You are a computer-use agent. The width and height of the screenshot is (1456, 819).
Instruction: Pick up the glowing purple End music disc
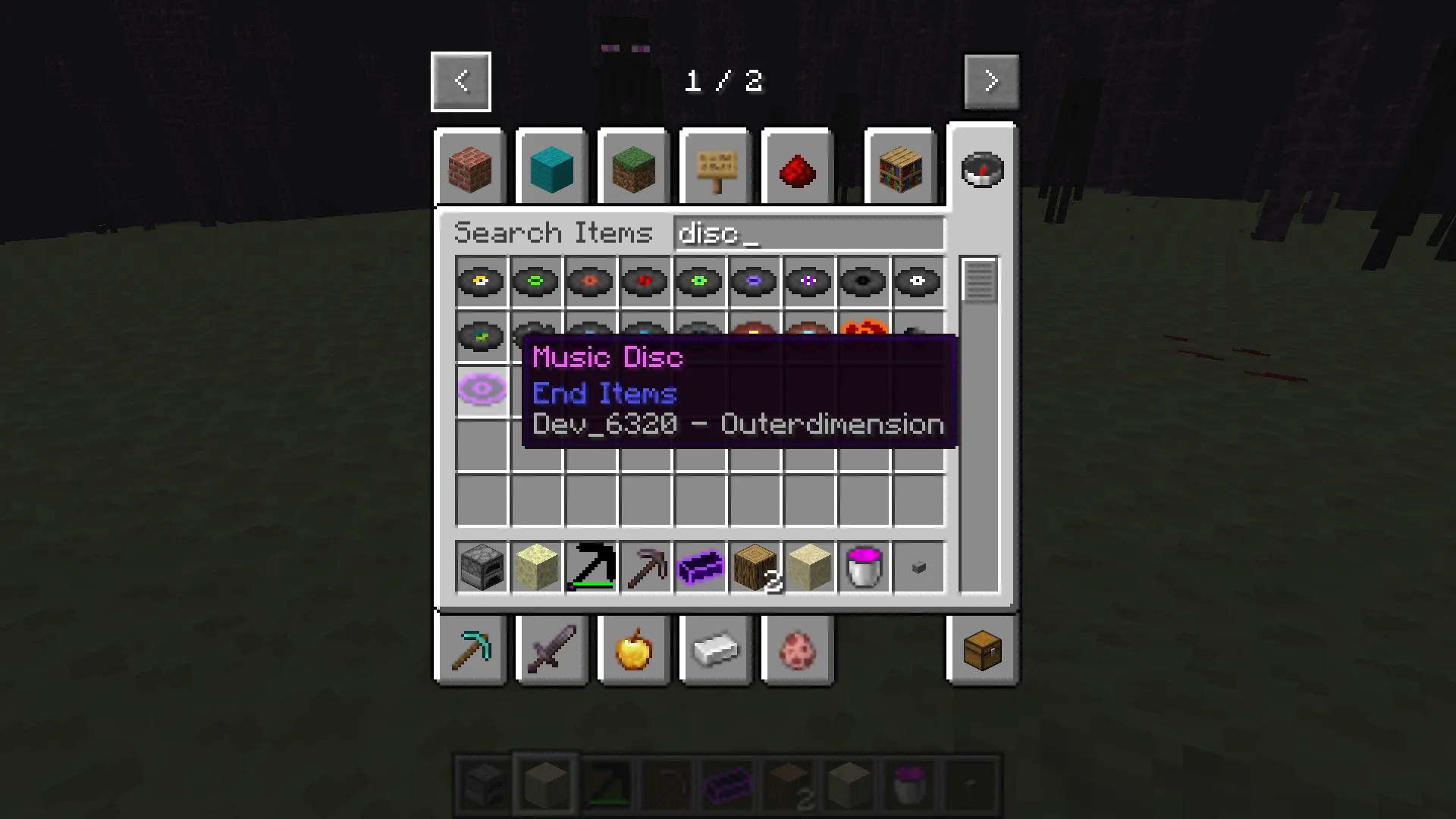click(482, 390)
